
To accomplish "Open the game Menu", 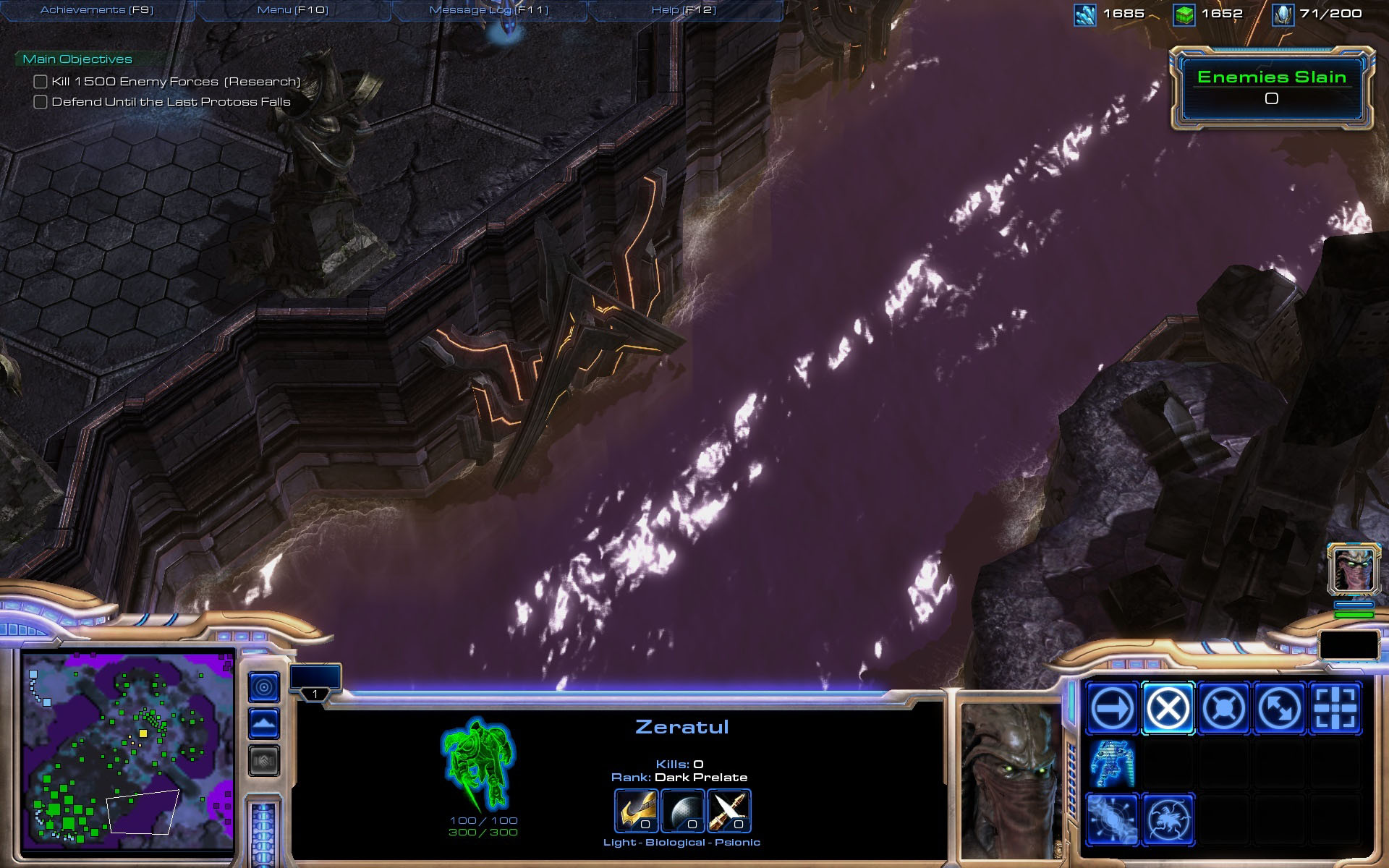I will pos(292,10).
